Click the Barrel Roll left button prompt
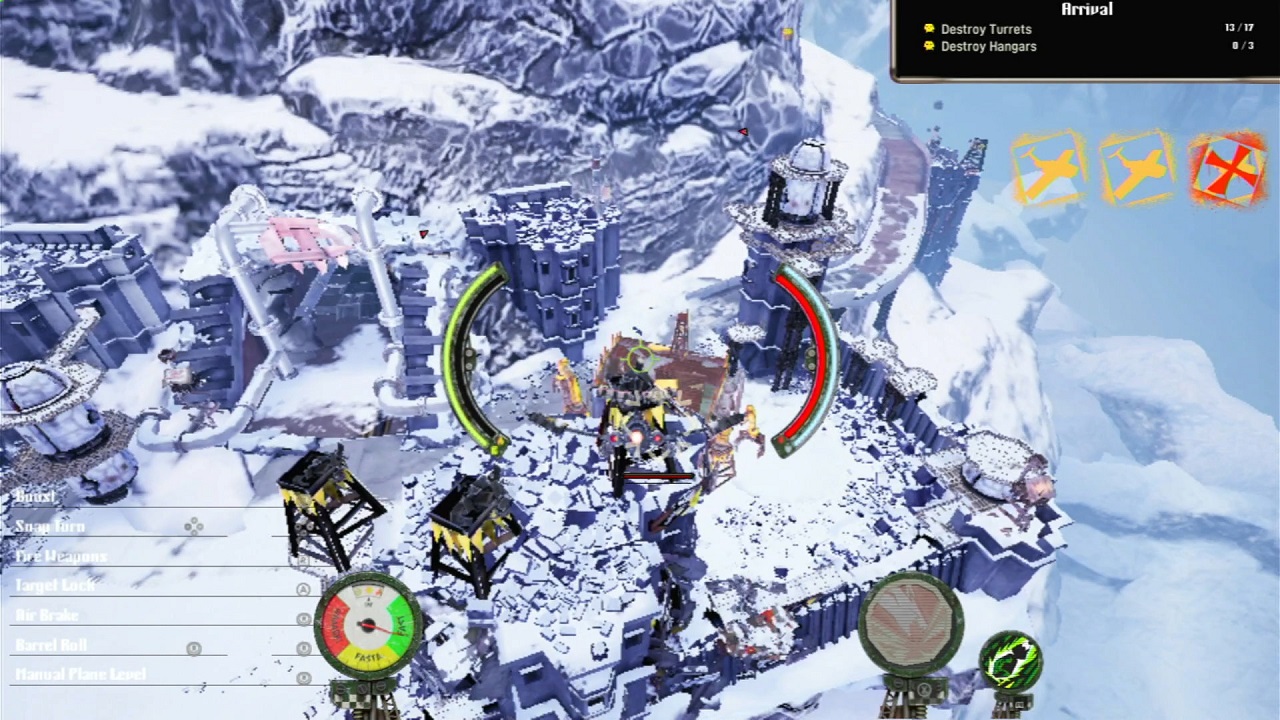 [x=193, y=648]
